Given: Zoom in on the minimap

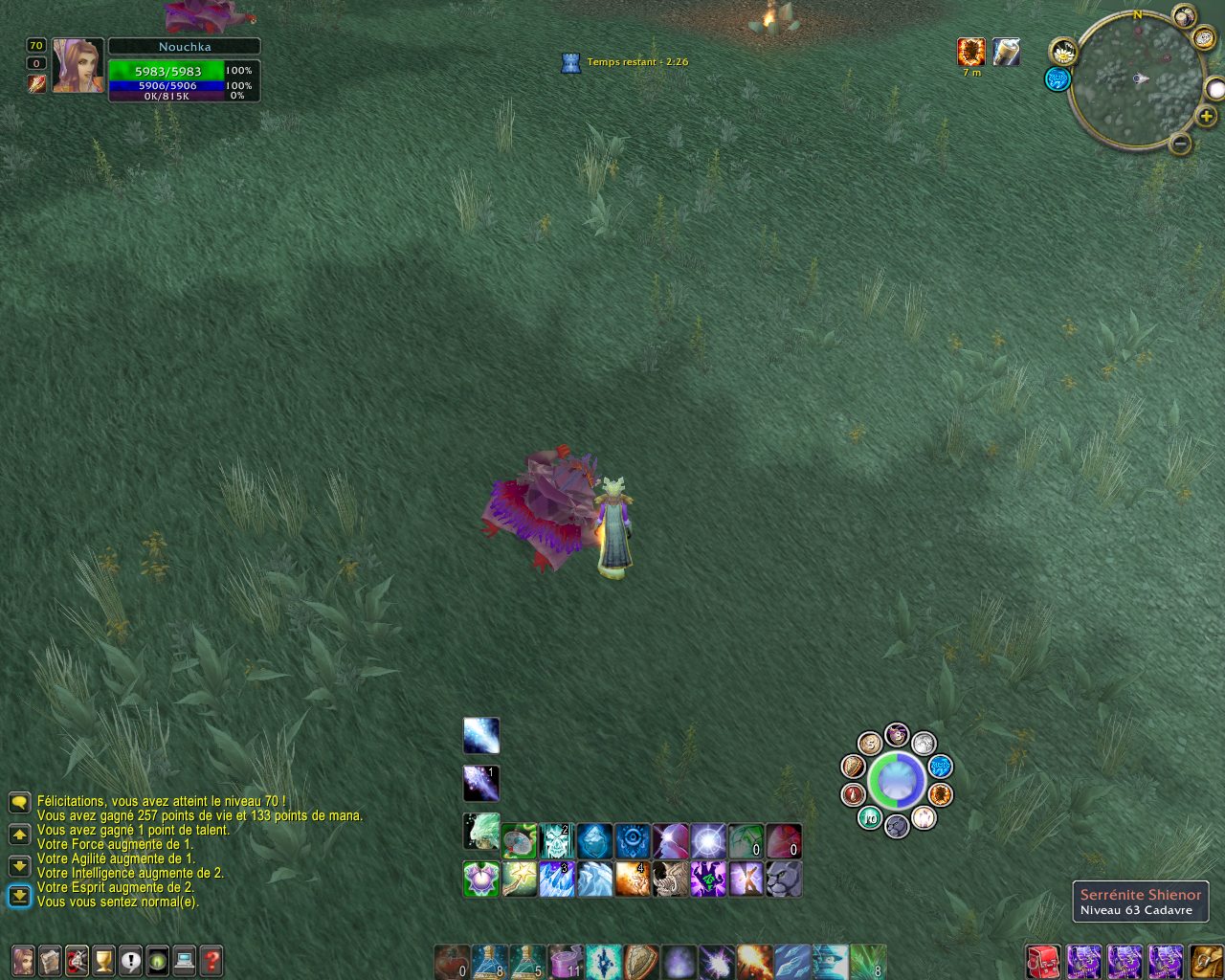Looking at the screenshot, I should (x=1206, y=117).
